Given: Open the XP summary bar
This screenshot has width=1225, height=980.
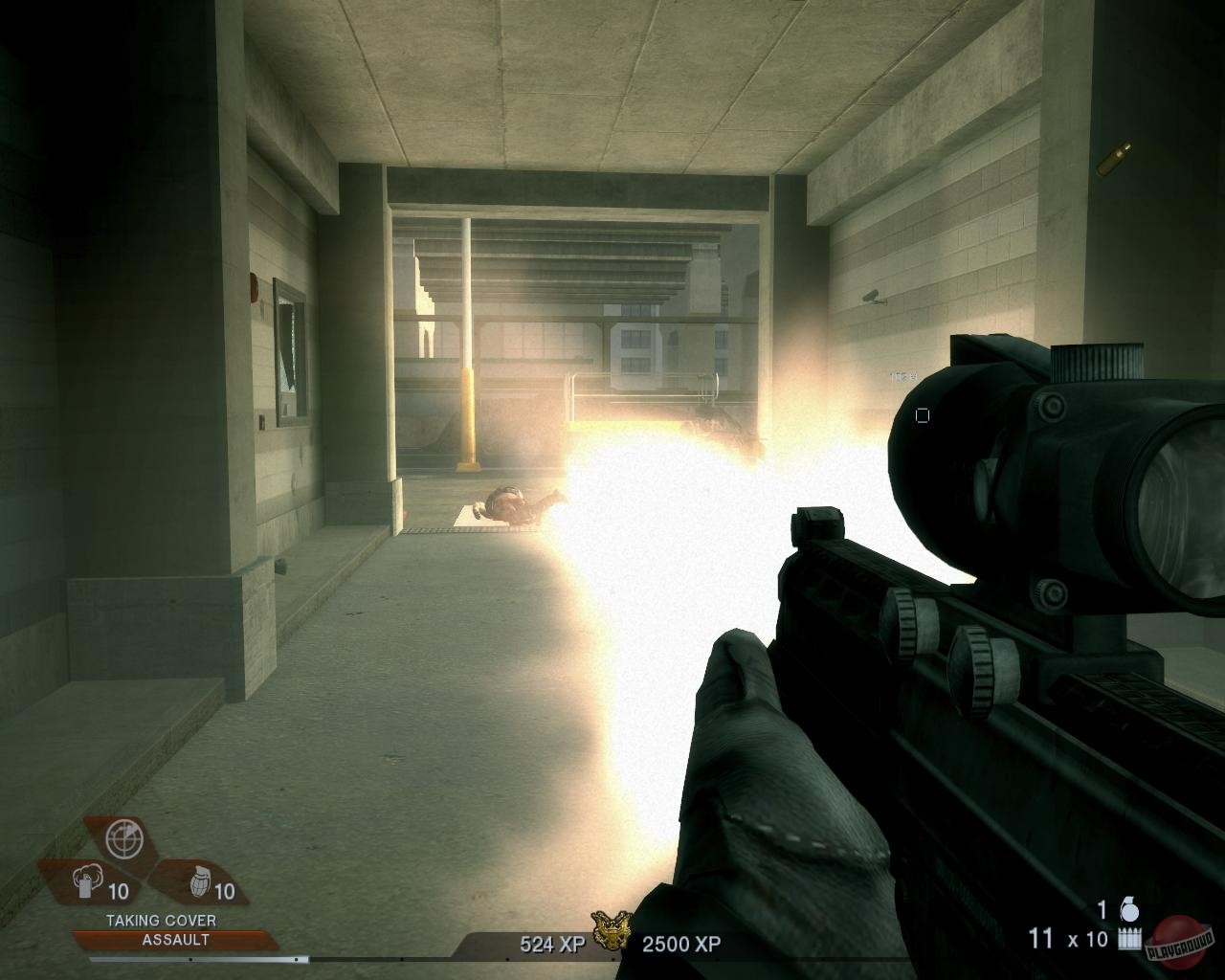Looking at the screenshot, I should [612, 941].
